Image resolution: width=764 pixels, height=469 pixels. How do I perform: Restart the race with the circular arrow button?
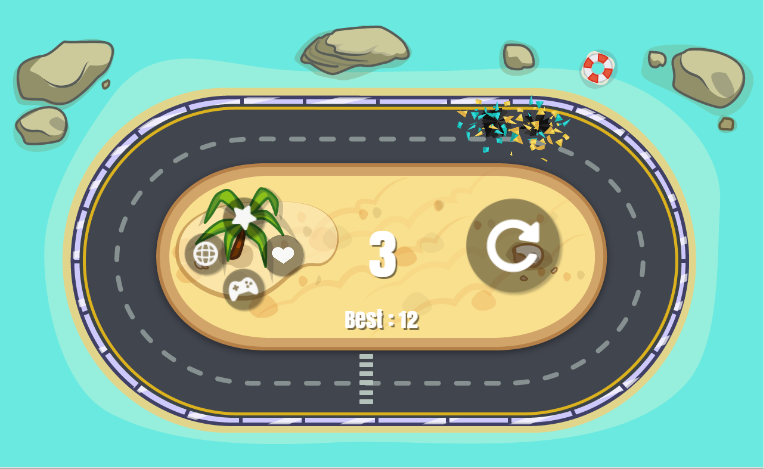[513, 246]
